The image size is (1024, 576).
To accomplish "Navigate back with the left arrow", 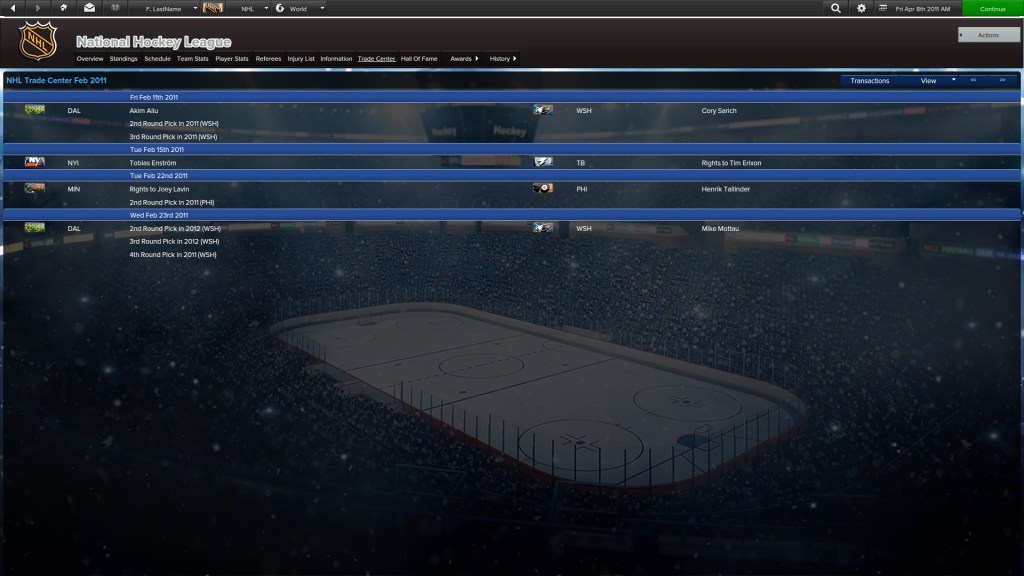I will tap(12, 8).
